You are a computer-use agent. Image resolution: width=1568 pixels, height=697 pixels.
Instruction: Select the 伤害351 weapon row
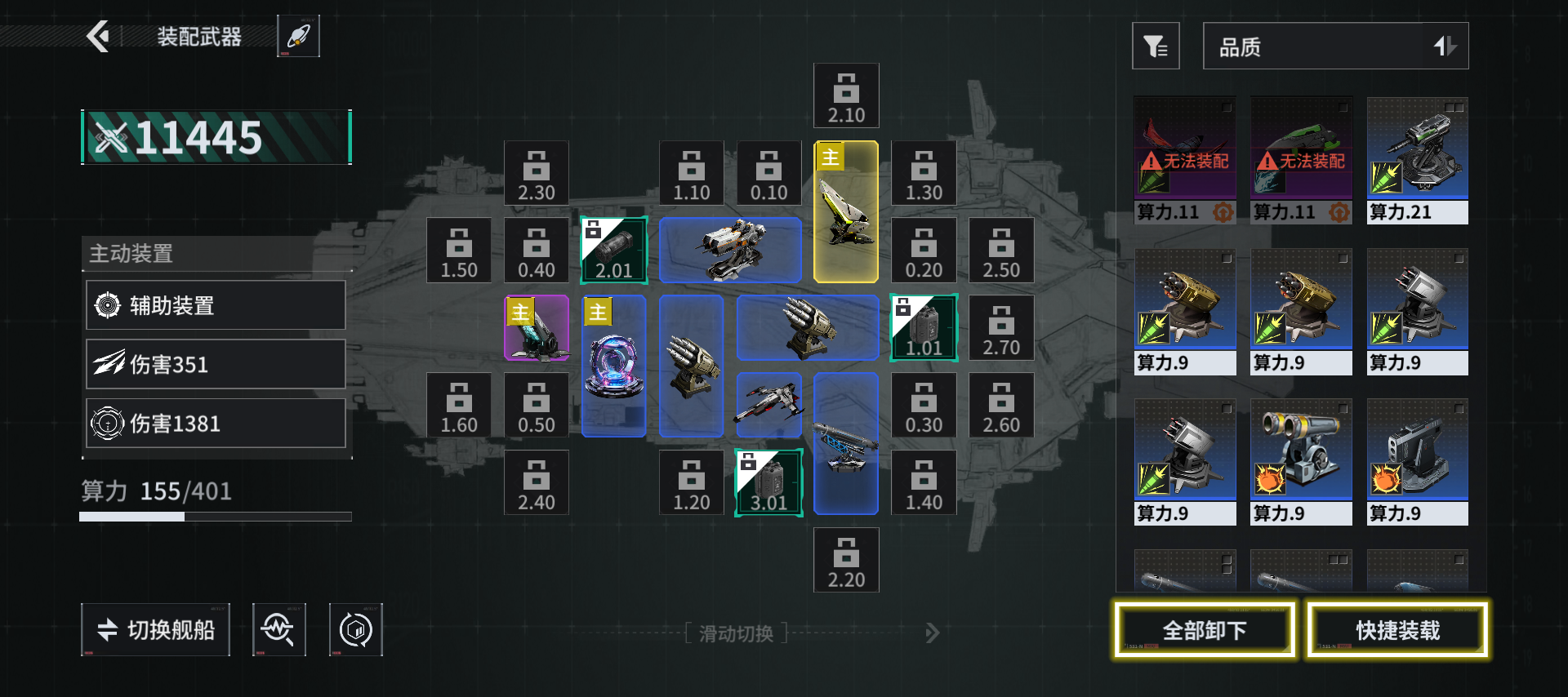[216, 364]
